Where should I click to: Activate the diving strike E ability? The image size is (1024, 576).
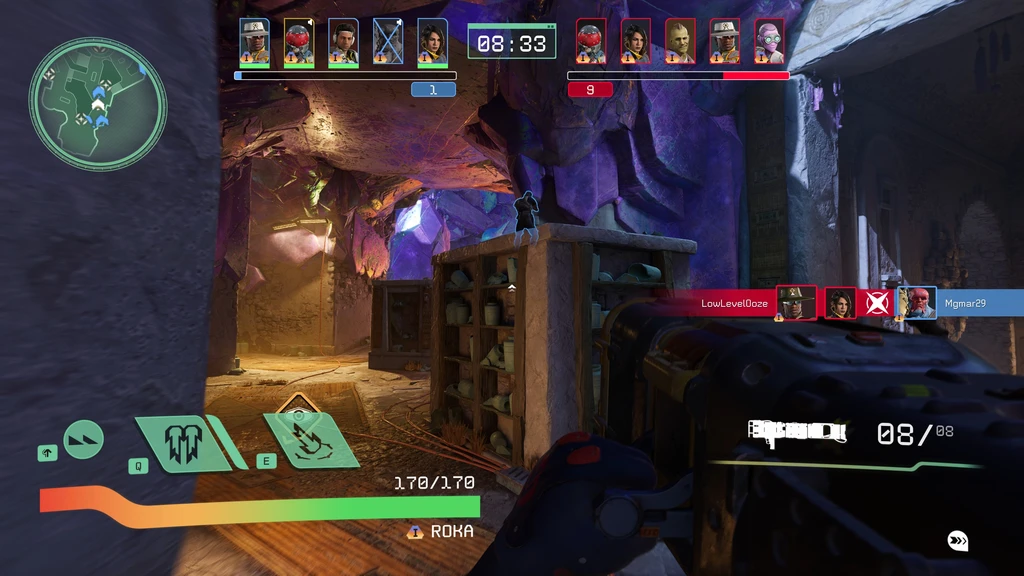click(312, 440)
